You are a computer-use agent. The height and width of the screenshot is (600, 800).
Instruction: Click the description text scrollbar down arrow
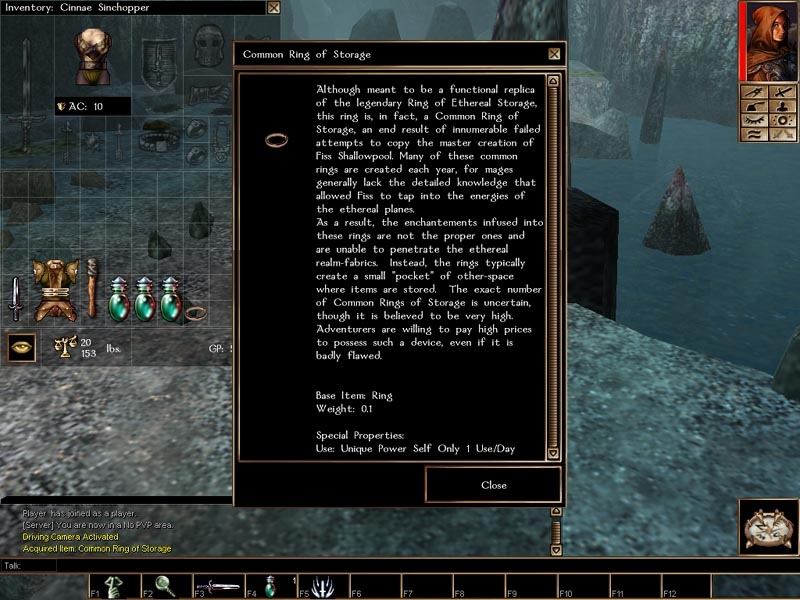pyautogui.click(x=554, y=453)
